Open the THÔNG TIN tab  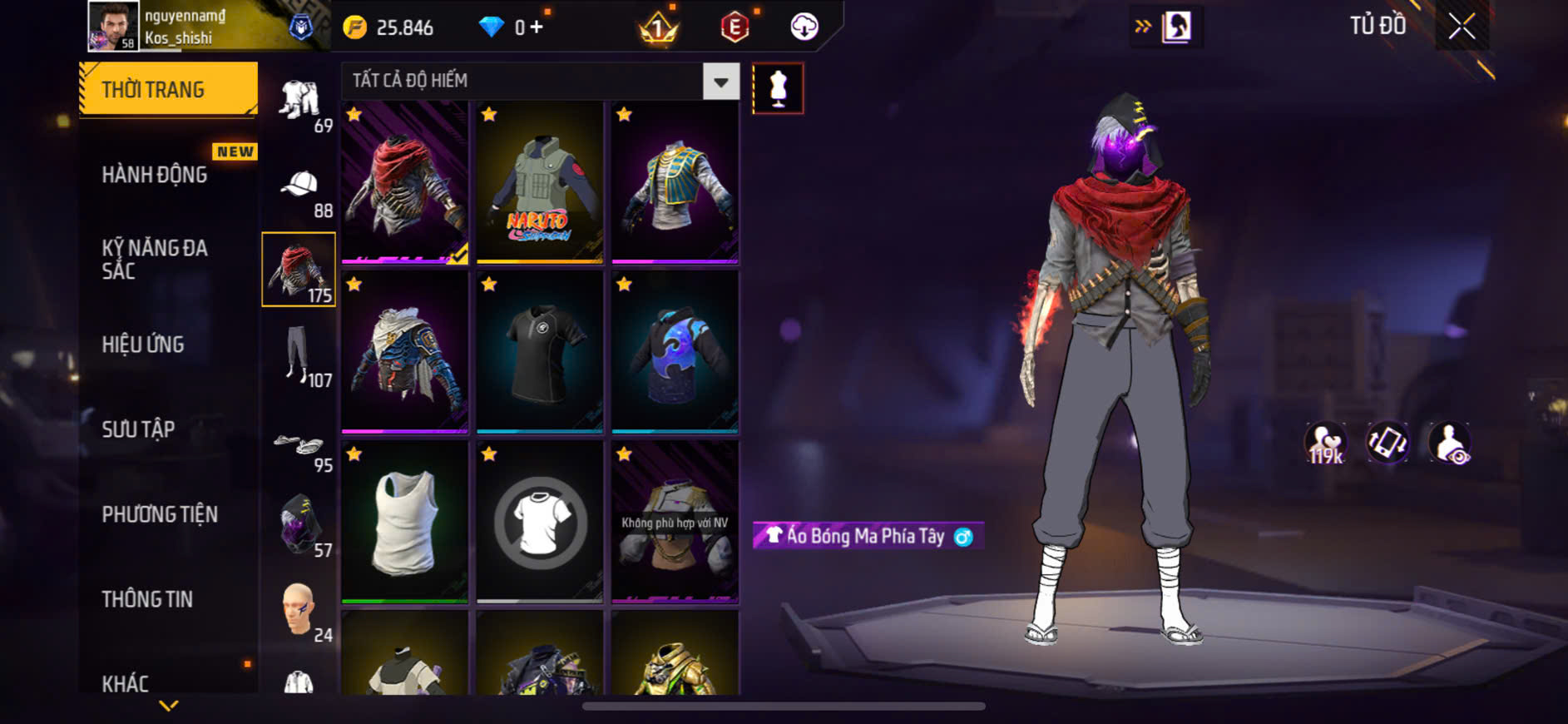tap(147, 599)
